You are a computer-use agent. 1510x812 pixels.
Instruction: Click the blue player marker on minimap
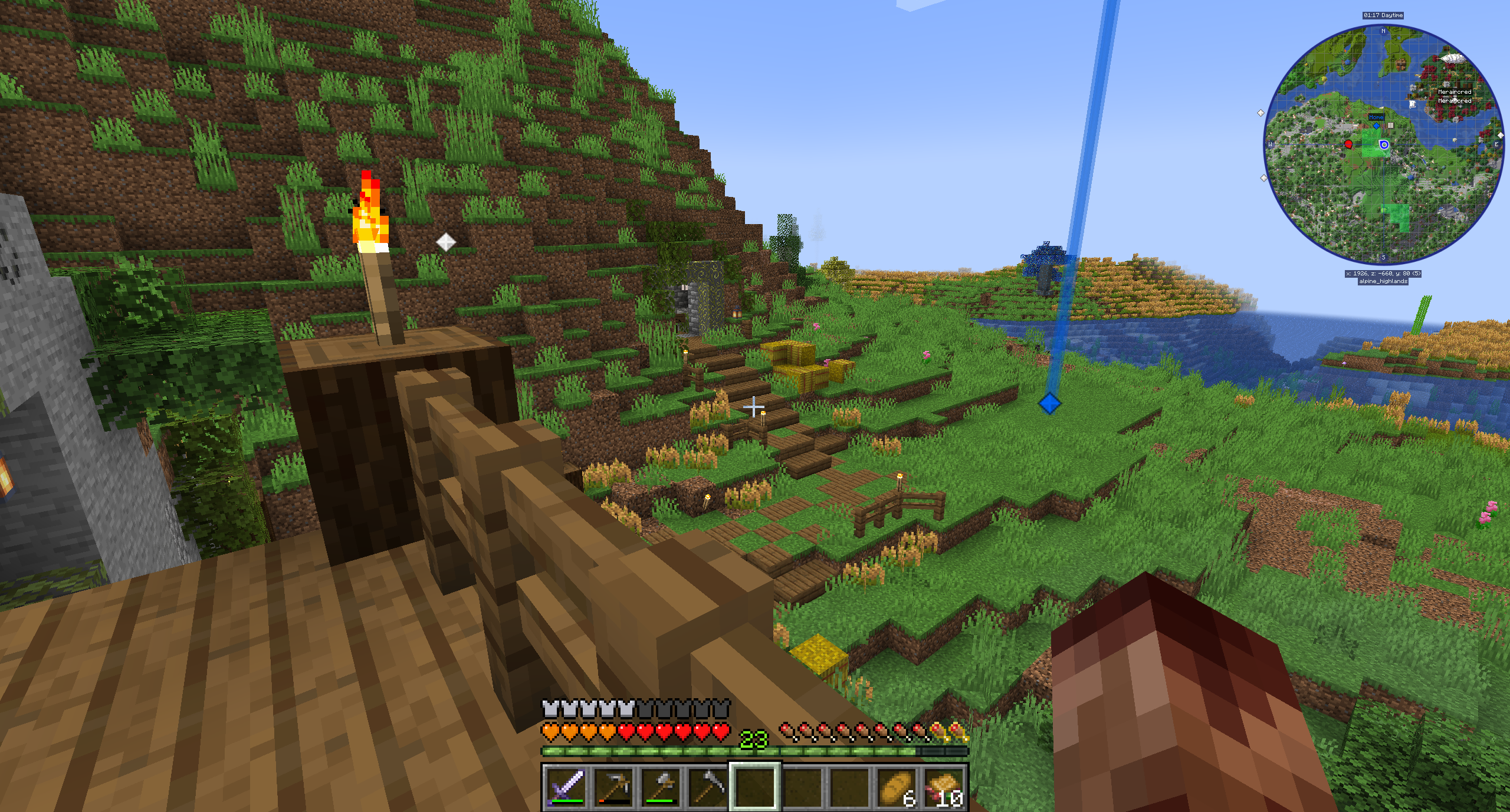pyautogui.click(x=1384, y=144)
